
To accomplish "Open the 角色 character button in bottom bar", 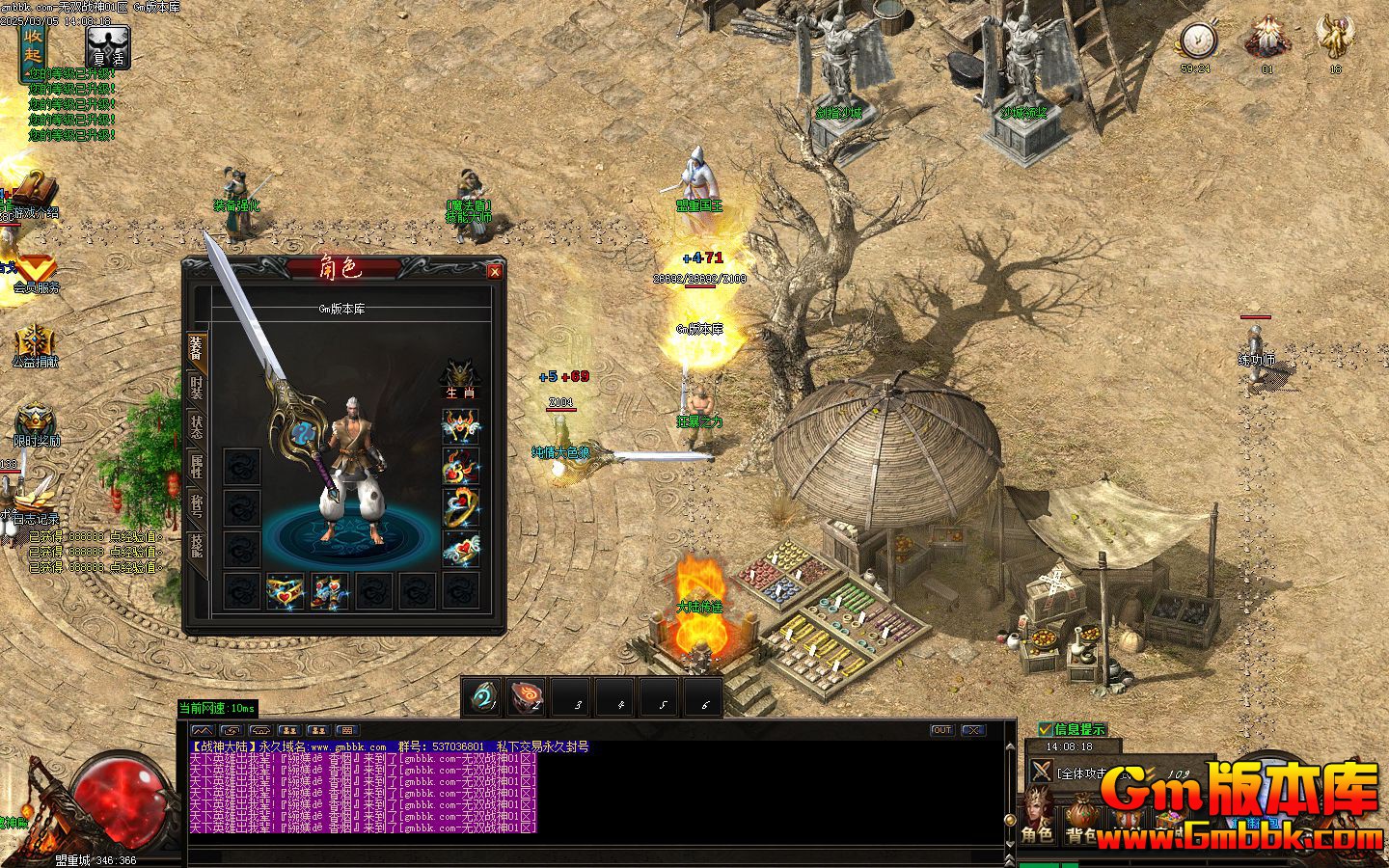I will (1037, 820).
